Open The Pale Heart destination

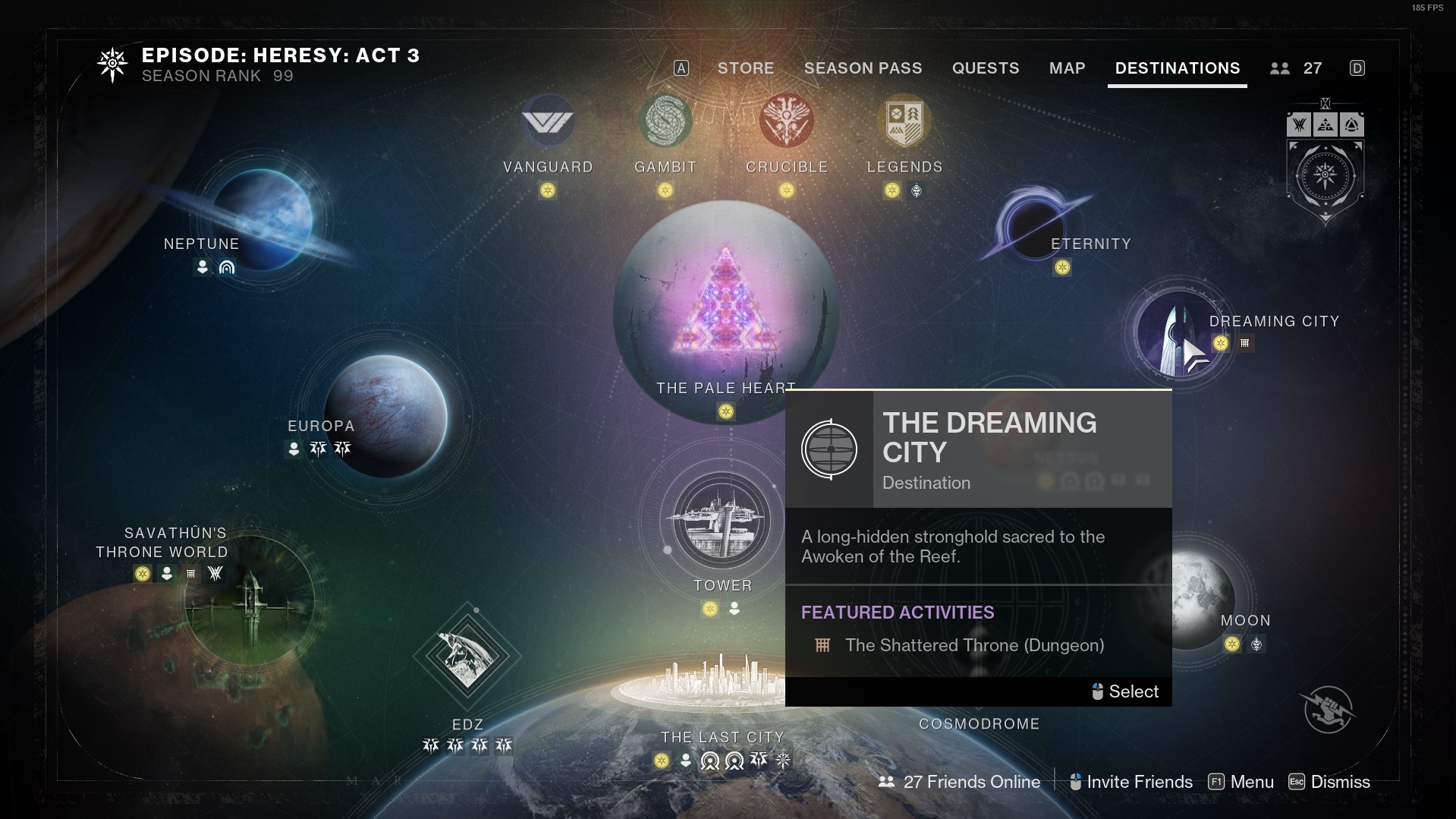tap(725, 311)
